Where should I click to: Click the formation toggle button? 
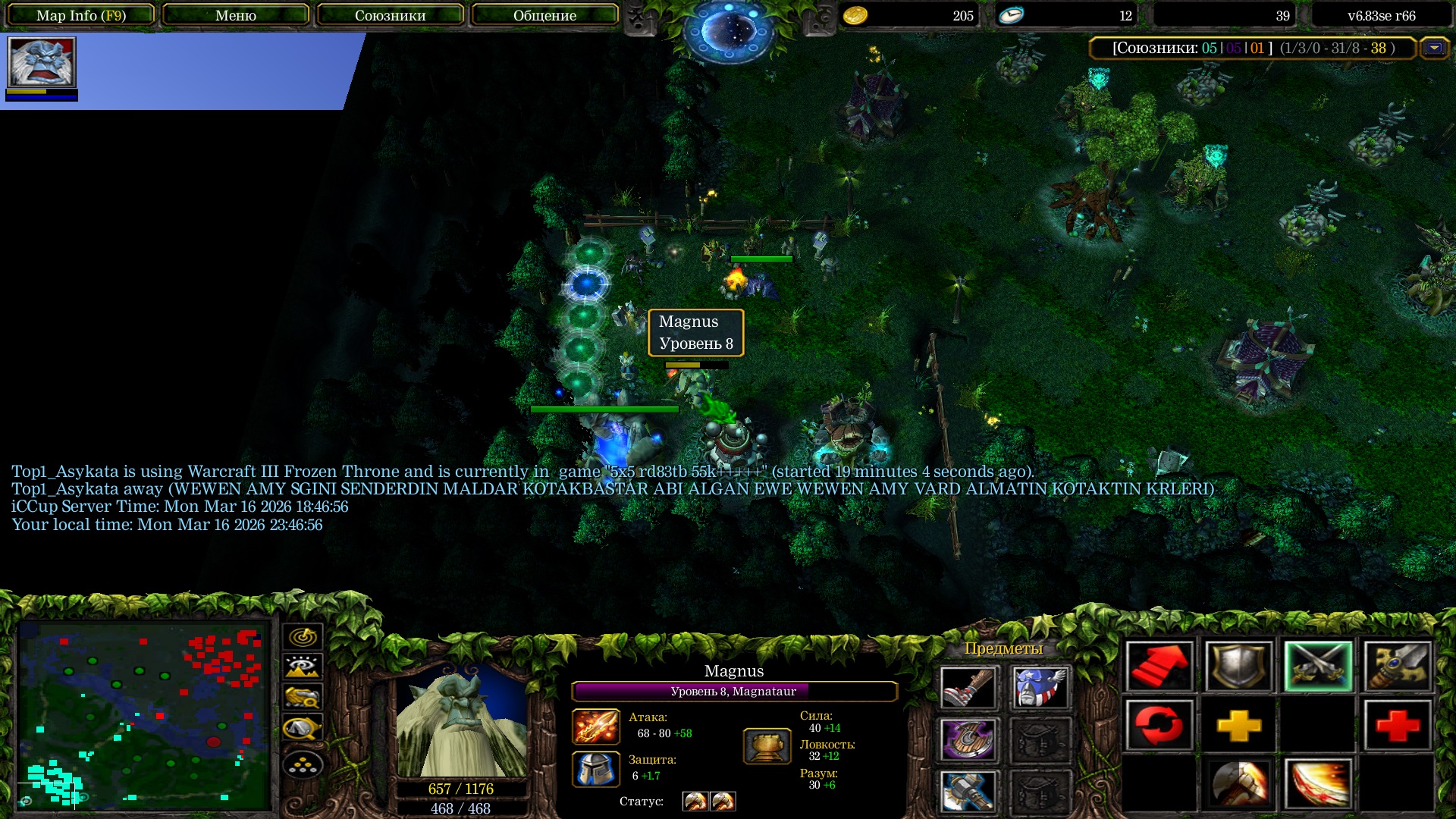tap(303, 765)
